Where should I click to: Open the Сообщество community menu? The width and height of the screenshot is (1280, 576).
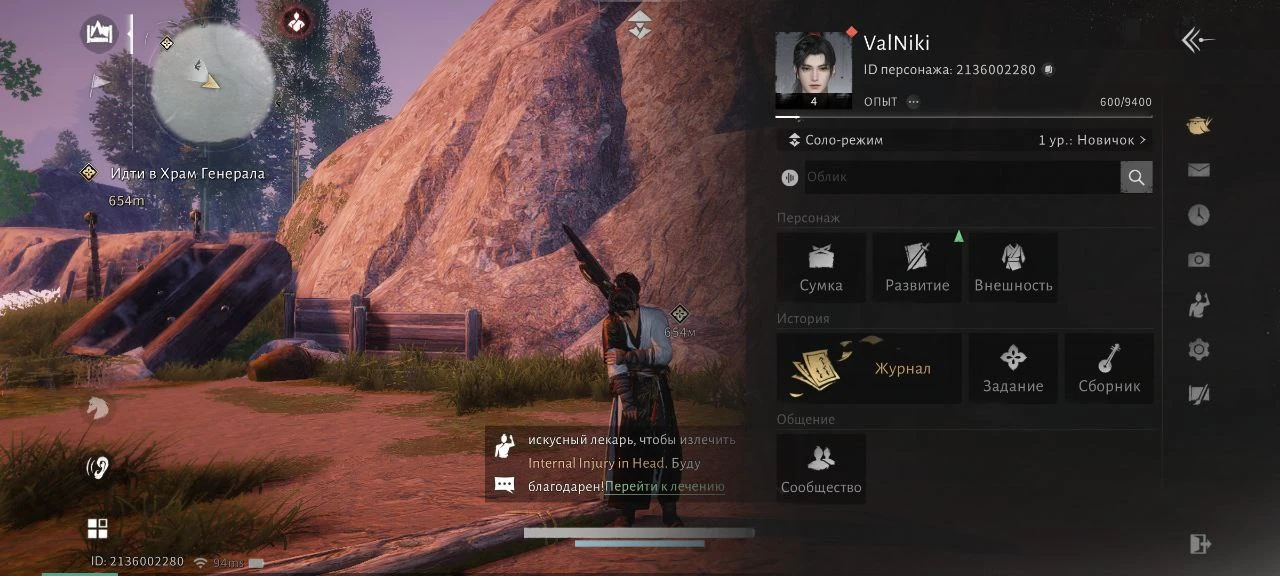pyautogui.click(x=821, y=469)
